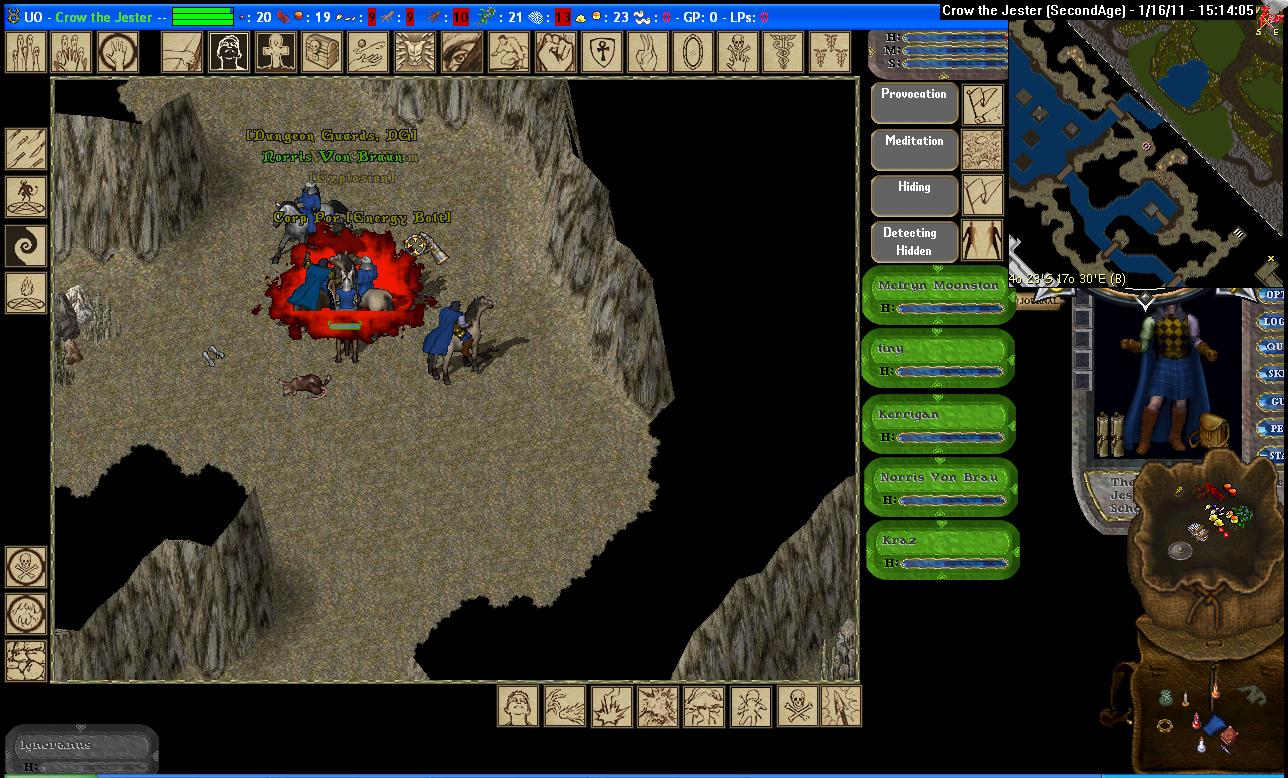Viewport: 1288px width, 778px height.
Task: Use the Hiding skill button
Action: (x=914, y=195)
